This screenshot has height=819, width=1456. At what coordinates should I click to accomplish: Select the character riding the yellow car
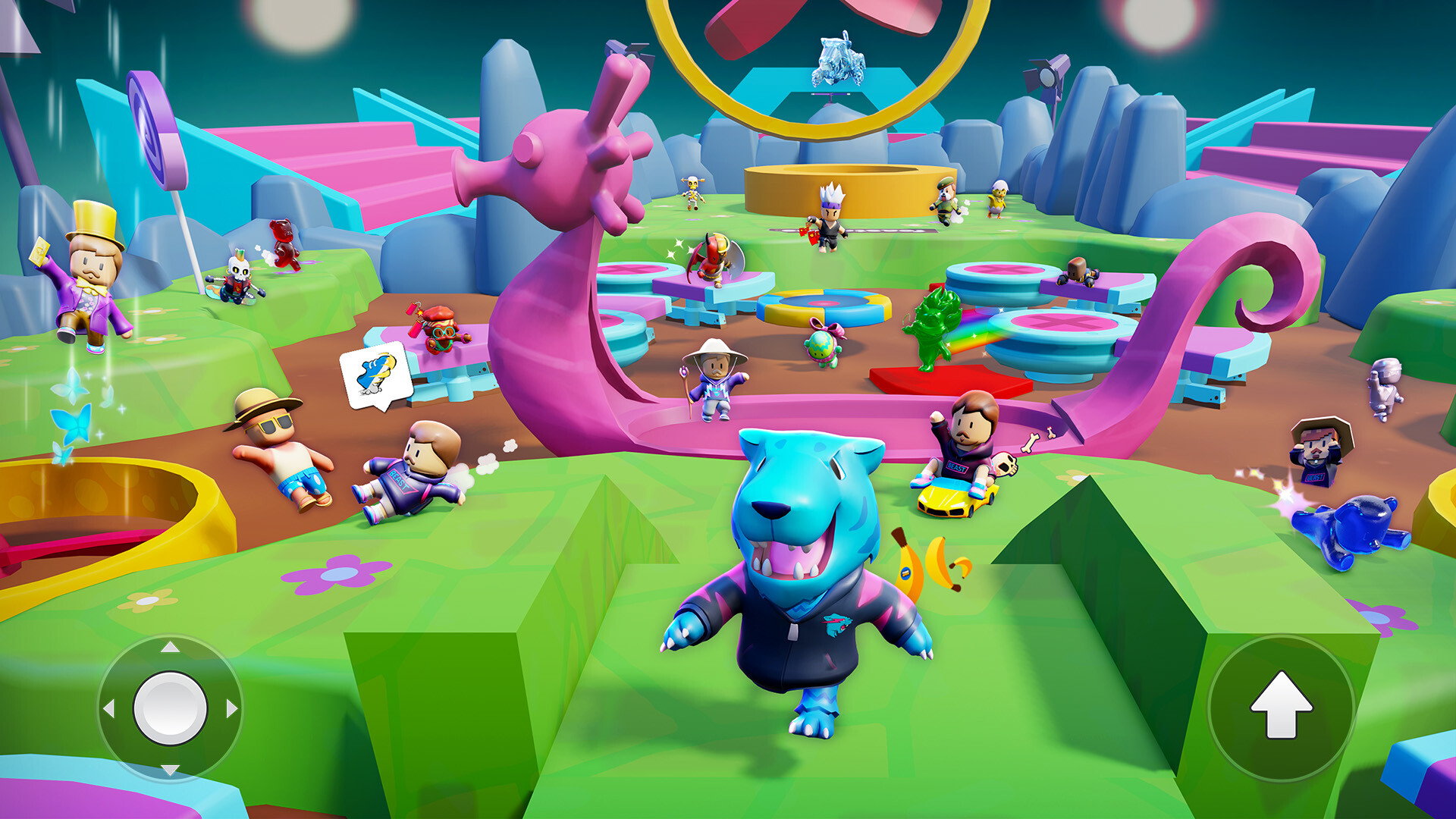[965, 447]
